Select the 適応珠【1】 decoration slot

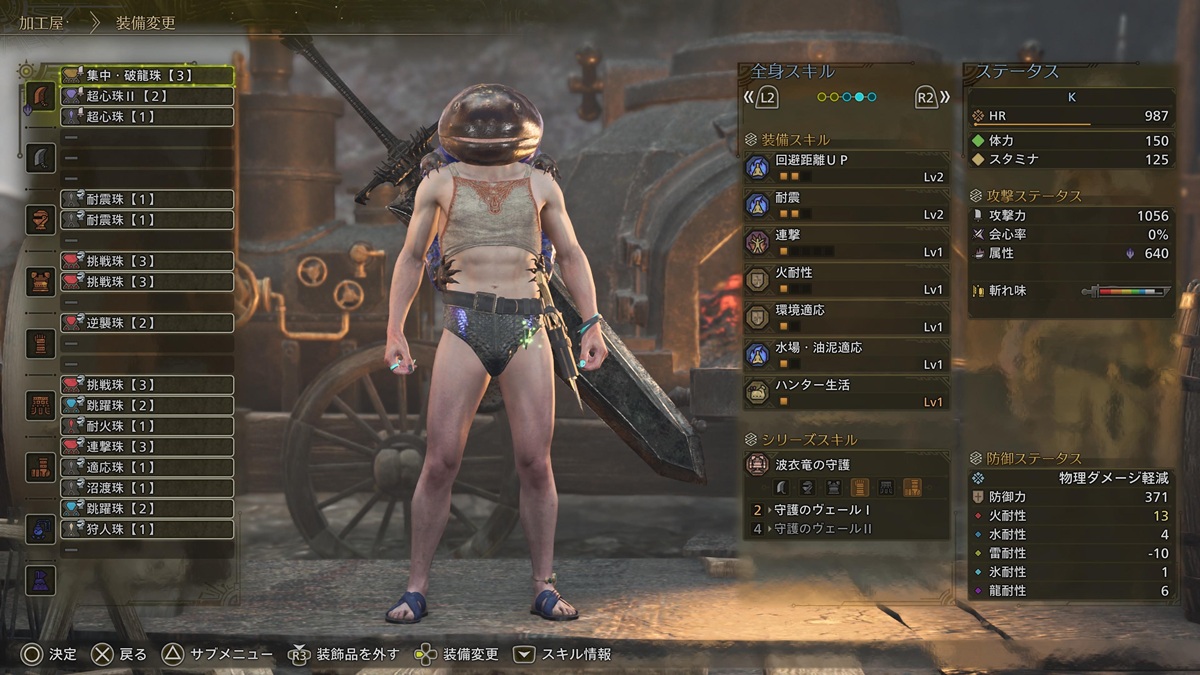[x=147, y=467]
